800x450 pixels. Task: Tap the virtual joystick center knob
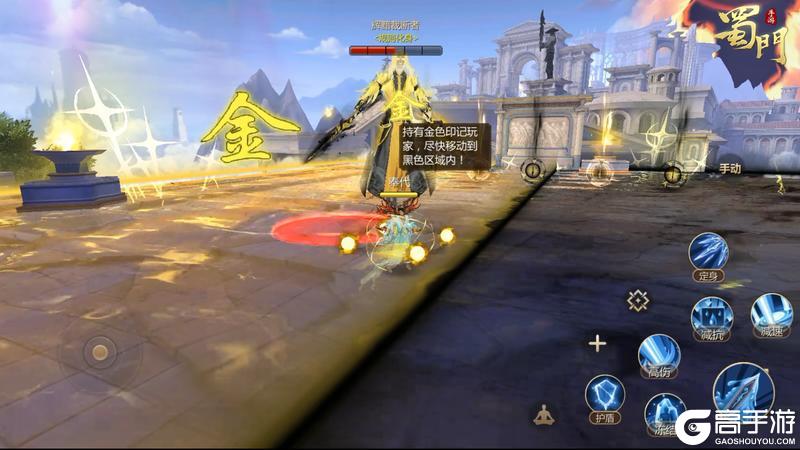click(99, 351)
